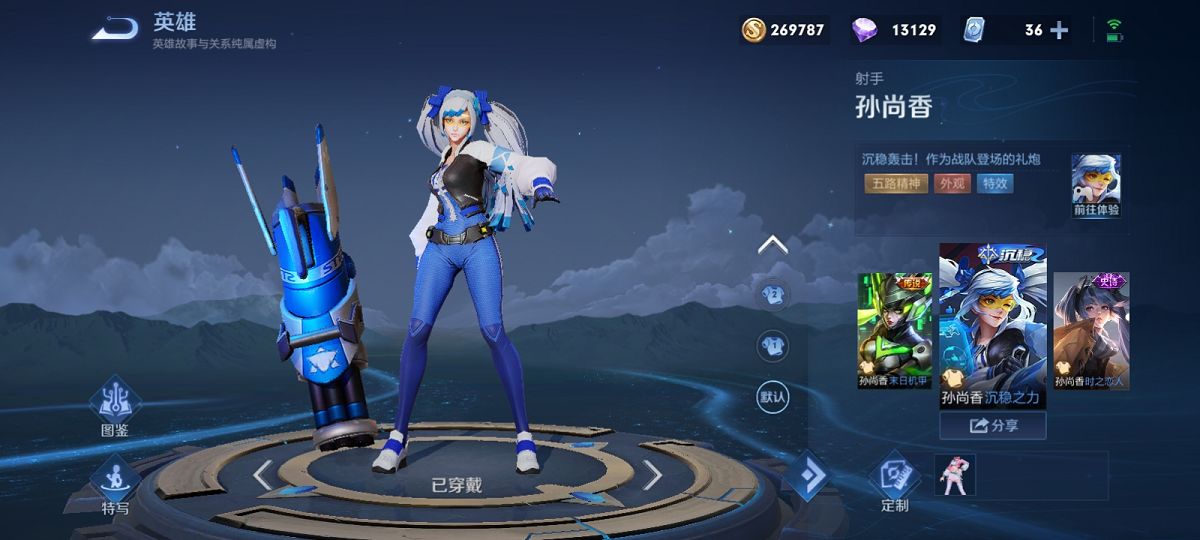Select the 末日机甲 skin card
The image size is (1200, 540).
coord(895,330)
